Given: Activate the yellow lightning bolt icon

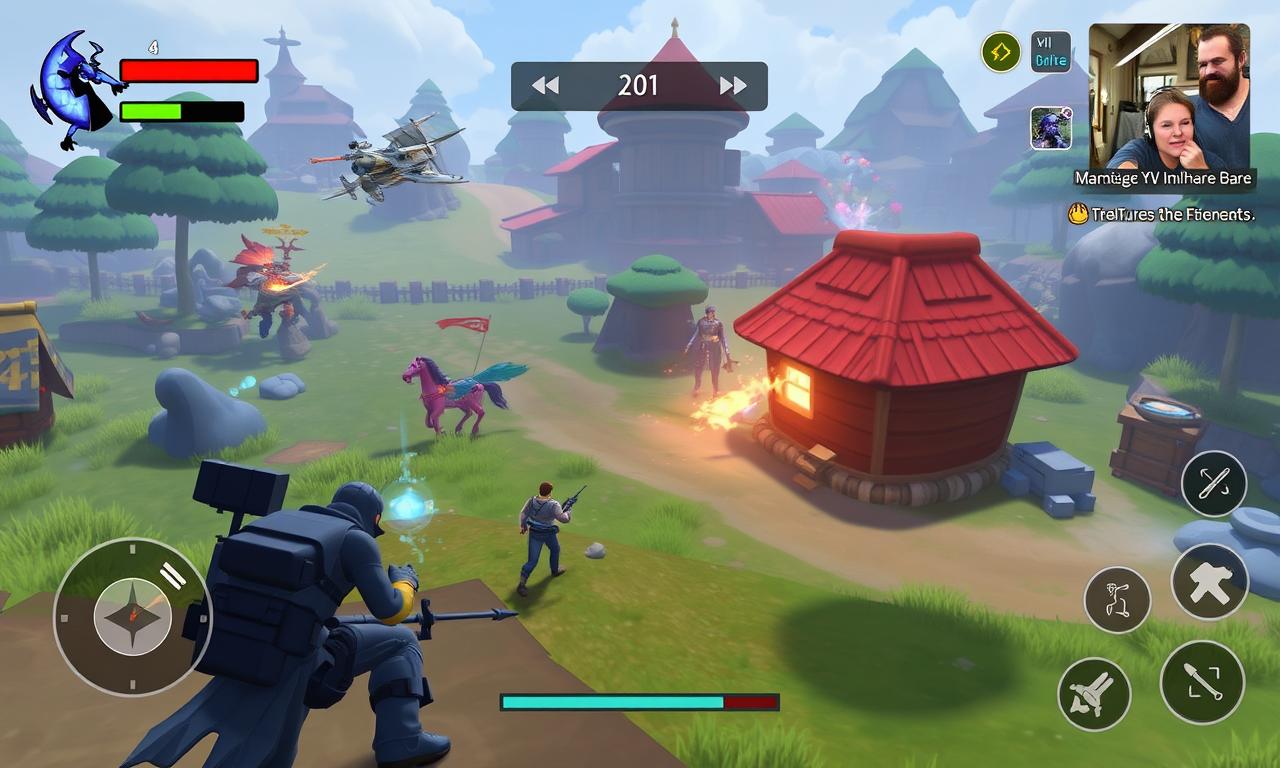Looking at the screenshot, I should coord(1000,52).
